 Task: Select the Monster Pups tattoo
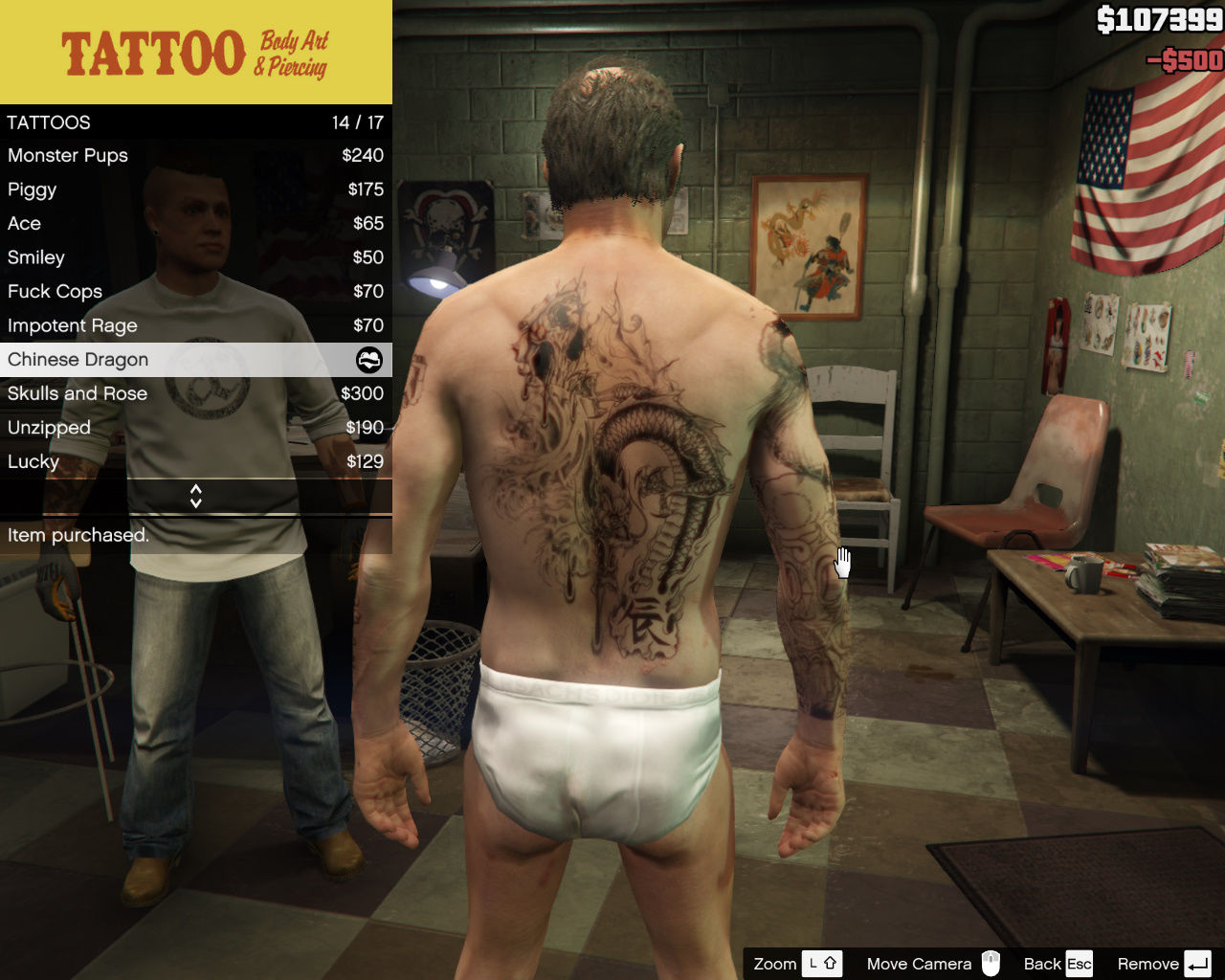(195, 155)
